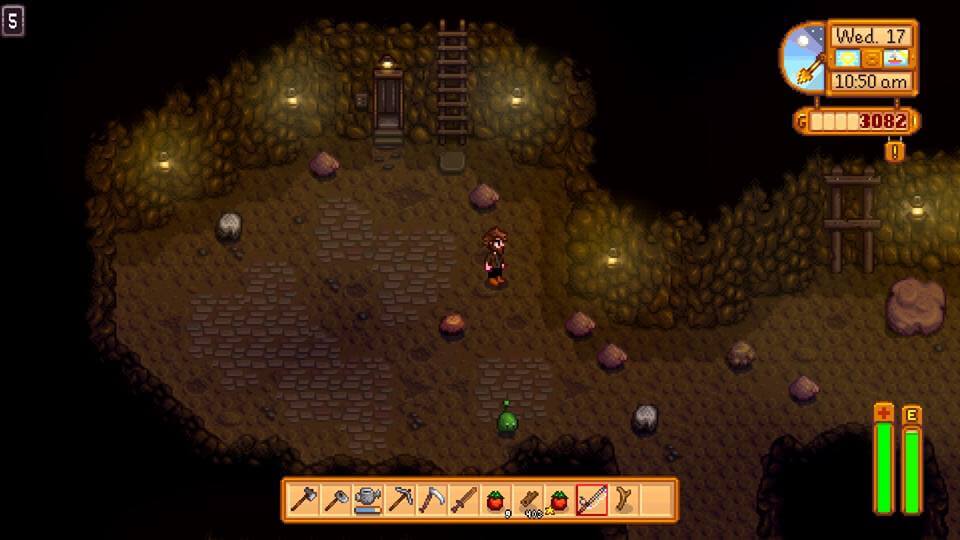Viewport: 960px width, 540px height.
Task: Select the axe in the hotbar
Action: point(303,499)
